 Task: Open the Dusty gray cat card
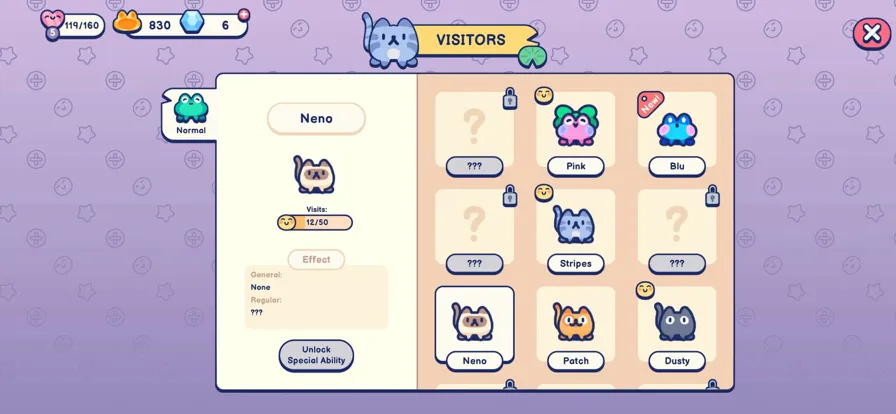677,327
